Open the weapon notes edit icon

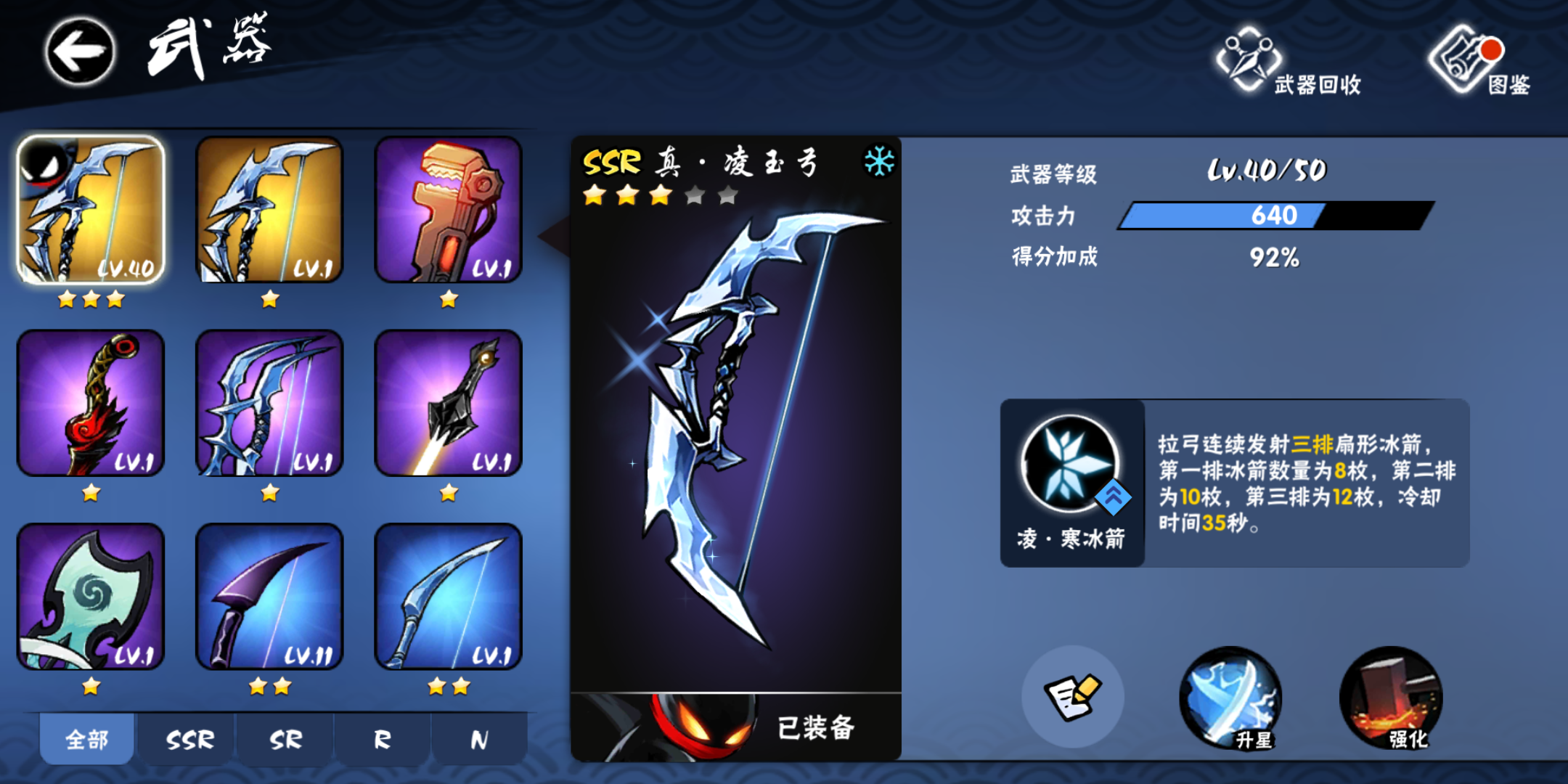click(x=1074, y=695)
